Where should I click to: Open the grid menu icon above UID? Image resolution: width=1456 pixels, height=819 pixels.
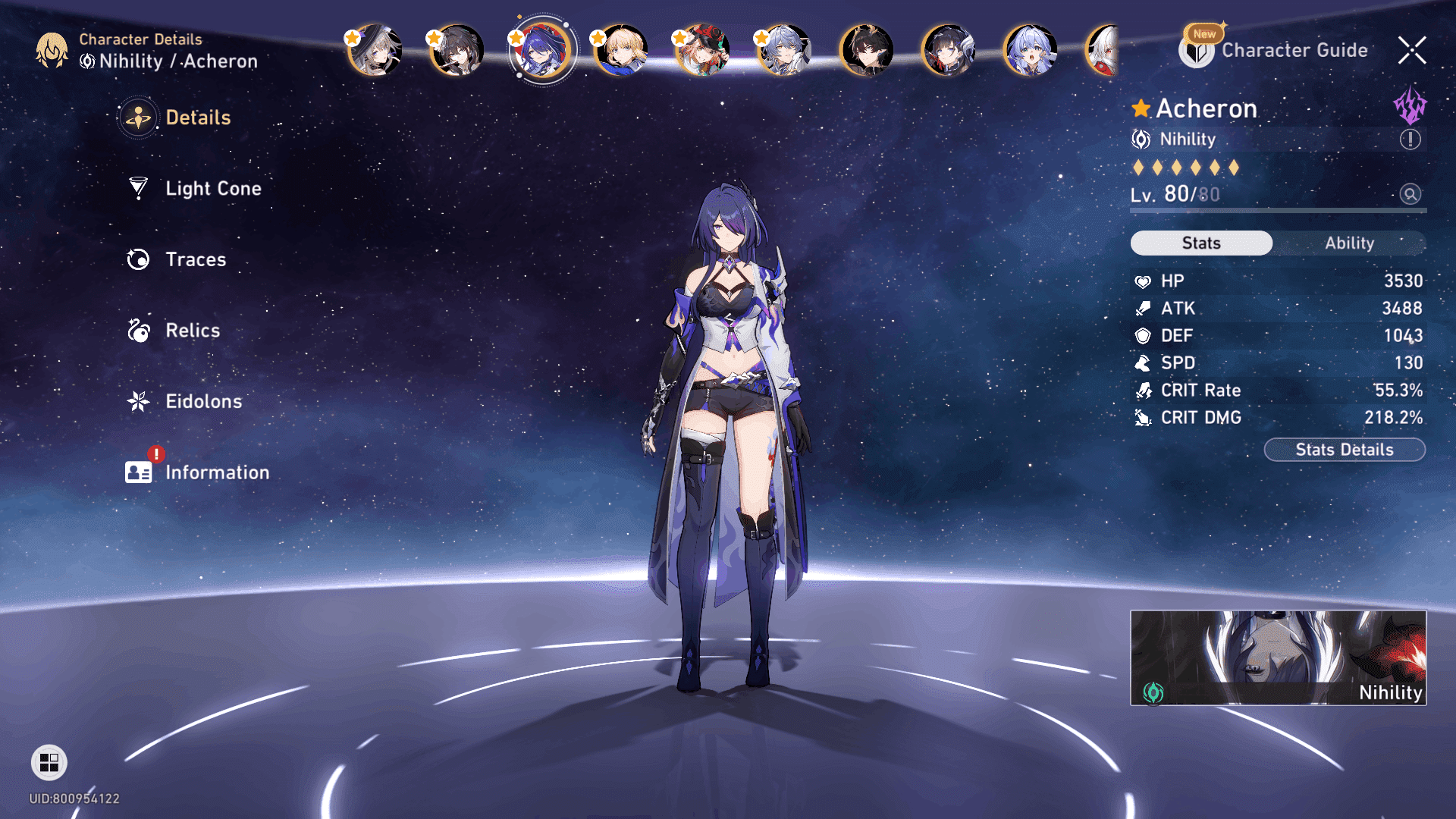click(x=49, y=762)
